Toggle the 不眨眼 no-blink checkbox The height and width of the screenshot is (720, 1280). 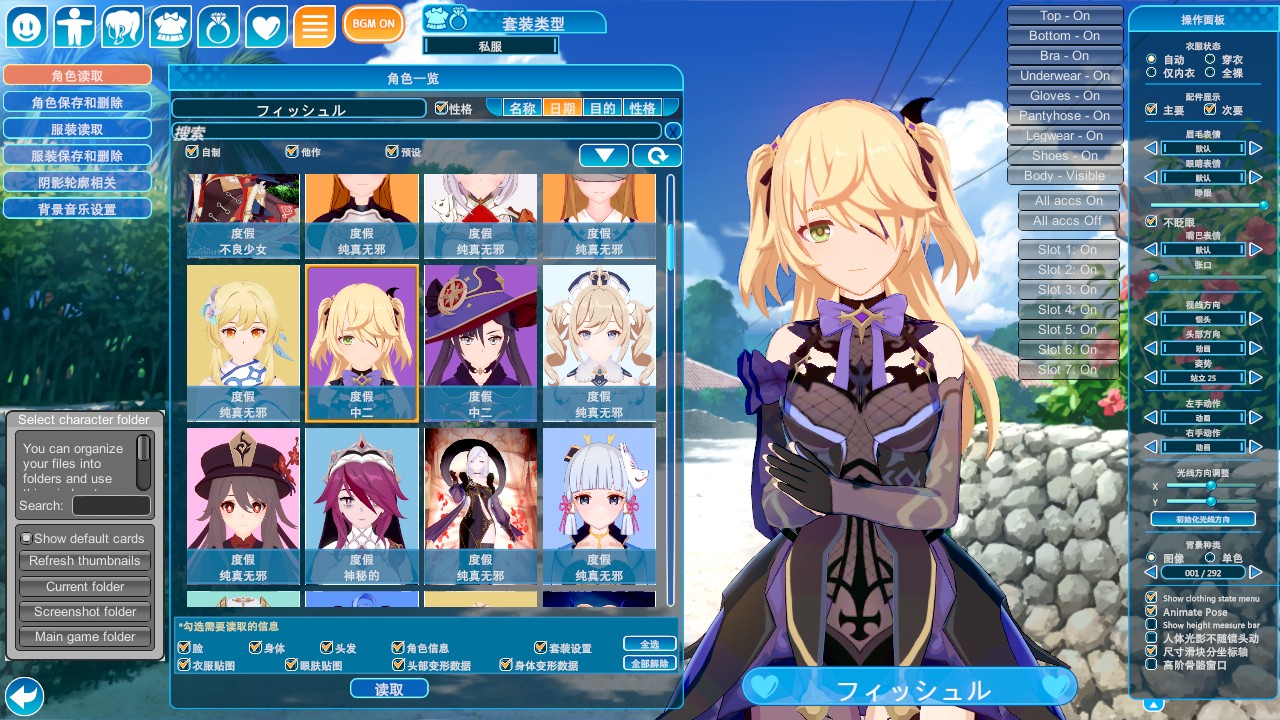pyautogui.click(x=1151, y=222)
